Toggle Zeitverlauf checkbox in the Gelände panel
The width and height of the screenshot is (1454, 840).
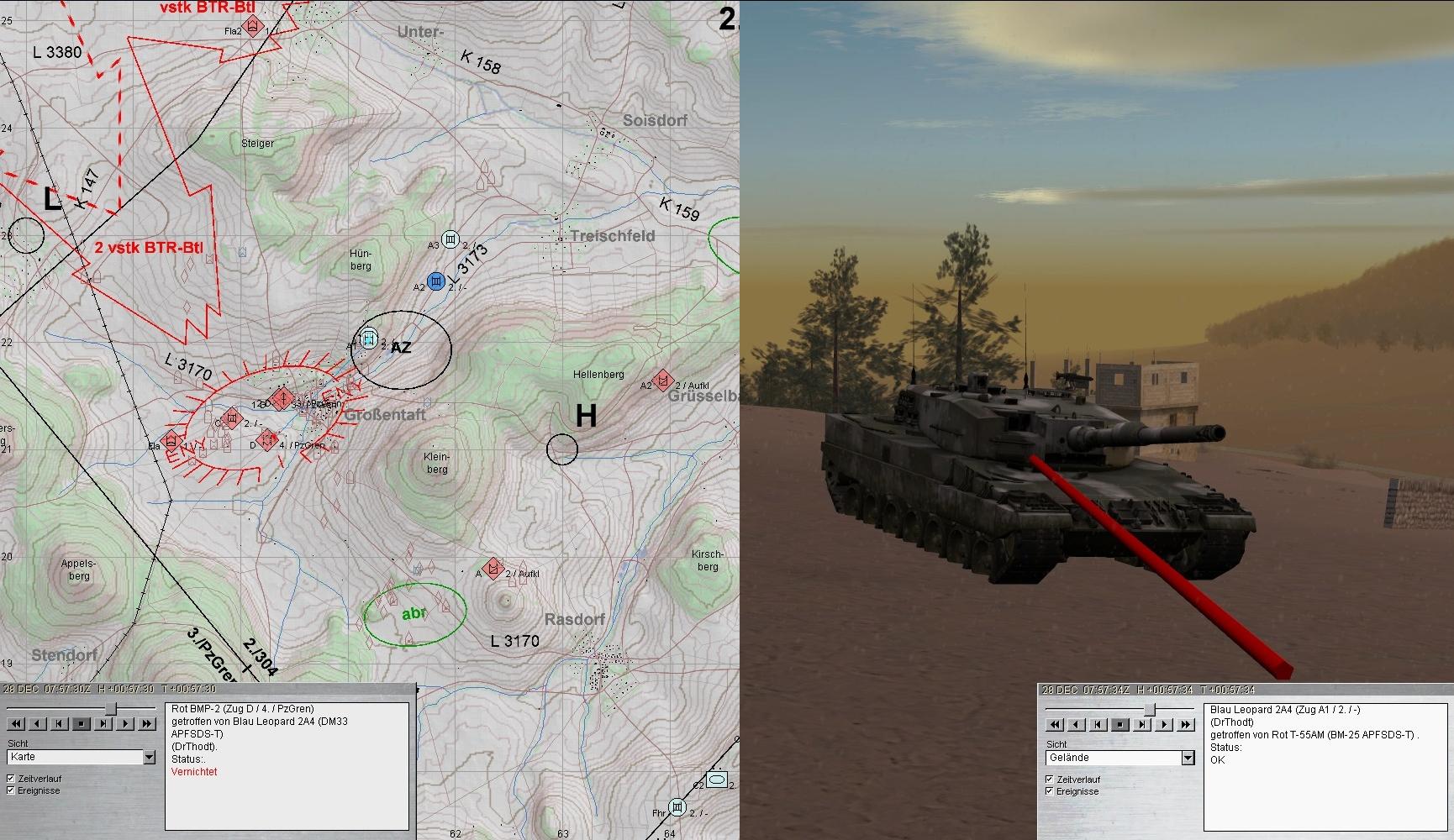(x=1050, y=780)
